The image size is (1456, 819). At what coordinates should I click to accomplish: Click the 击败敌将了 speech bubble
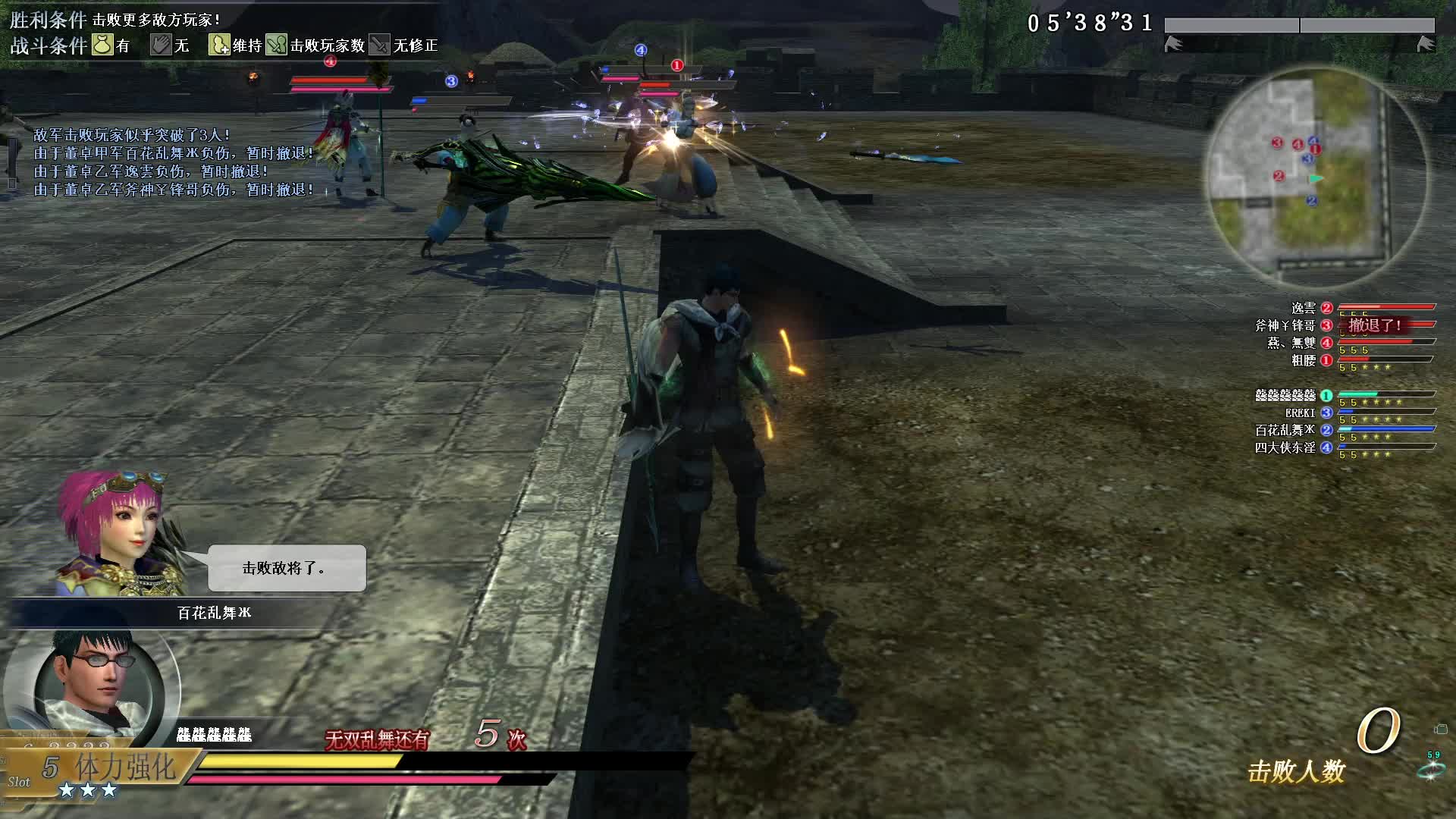coord(287,568)
